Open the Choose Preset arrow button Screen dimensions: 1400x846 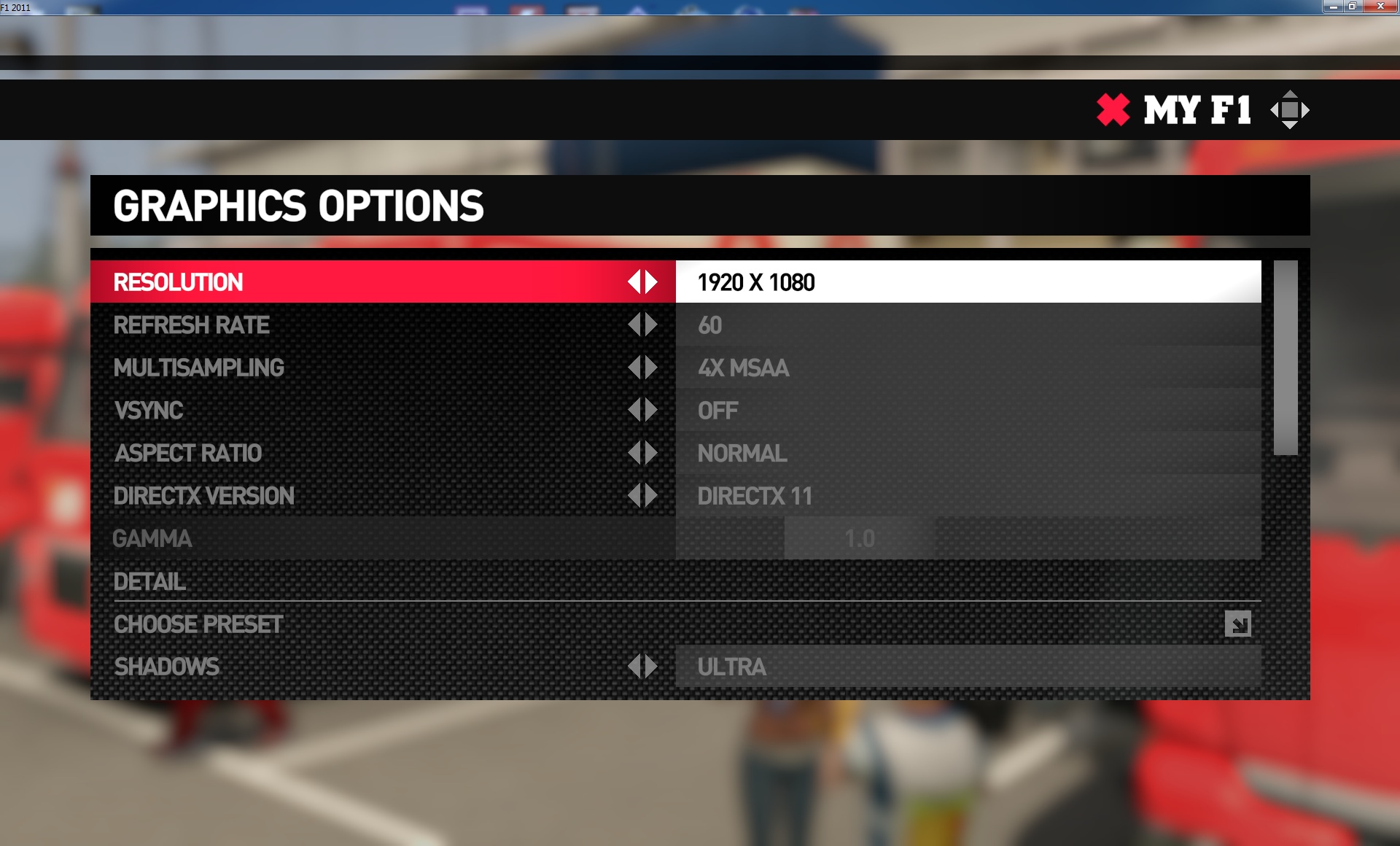1237,624
